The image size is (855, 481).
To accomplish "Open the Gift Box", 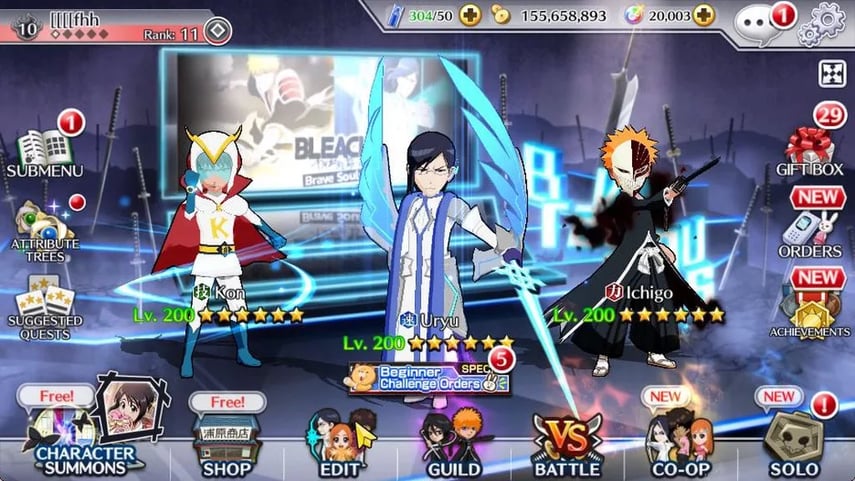I will pyautogui.click(x=810, y=150).
